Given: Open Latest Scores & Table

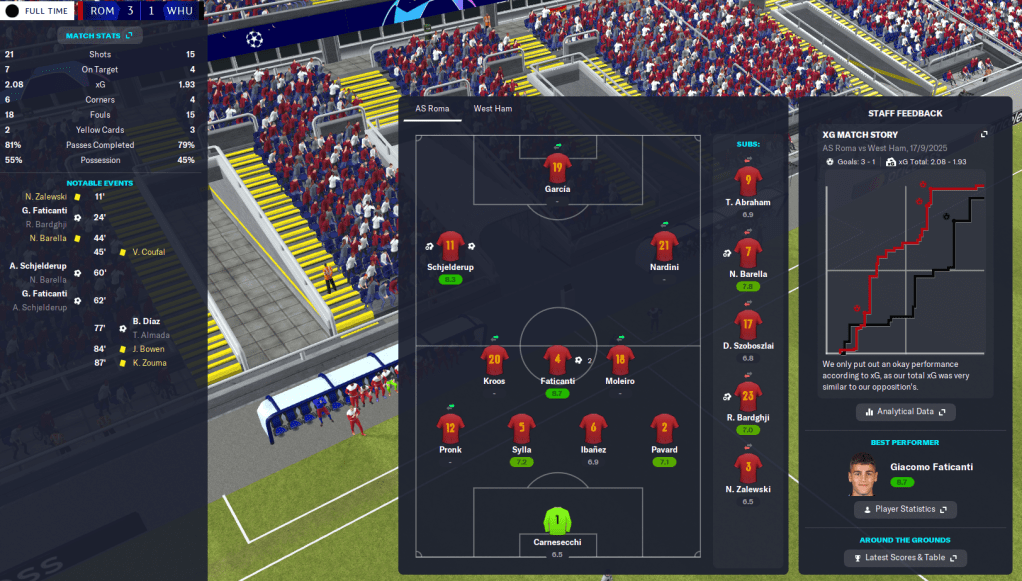Looking at the screenshot, I should point(905,557).
